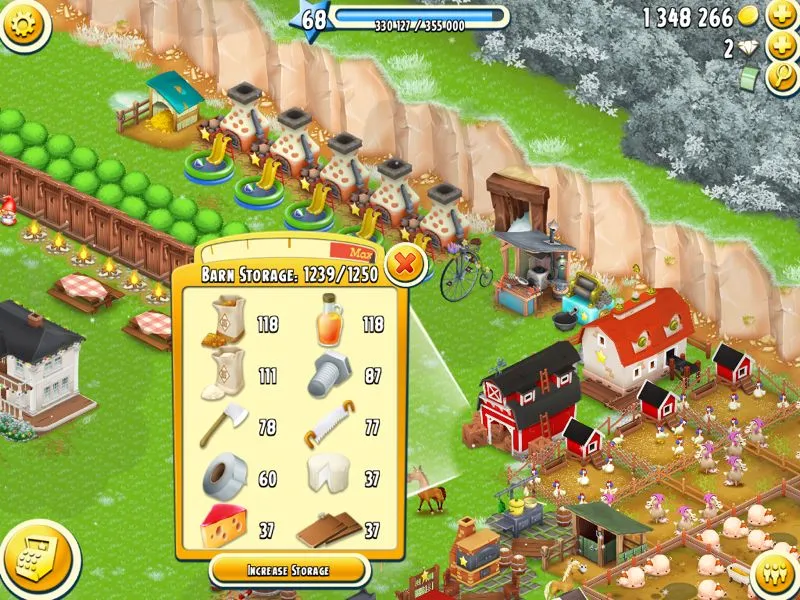Tap the Increase Storage button
The height and width of the screenshot is (600, 800).
coord(289,570)
